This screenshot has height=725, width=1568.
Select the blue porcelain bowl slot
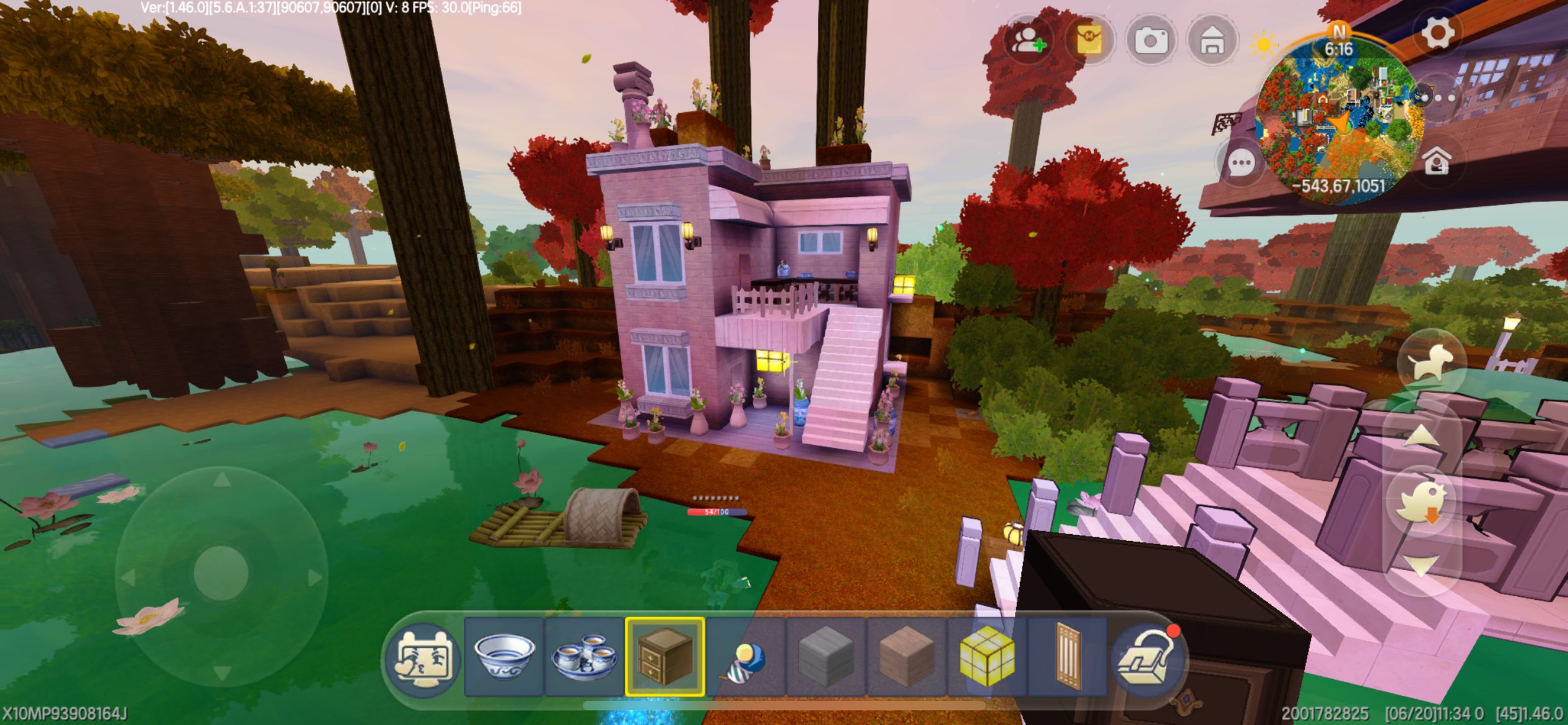tap(504, 657)
